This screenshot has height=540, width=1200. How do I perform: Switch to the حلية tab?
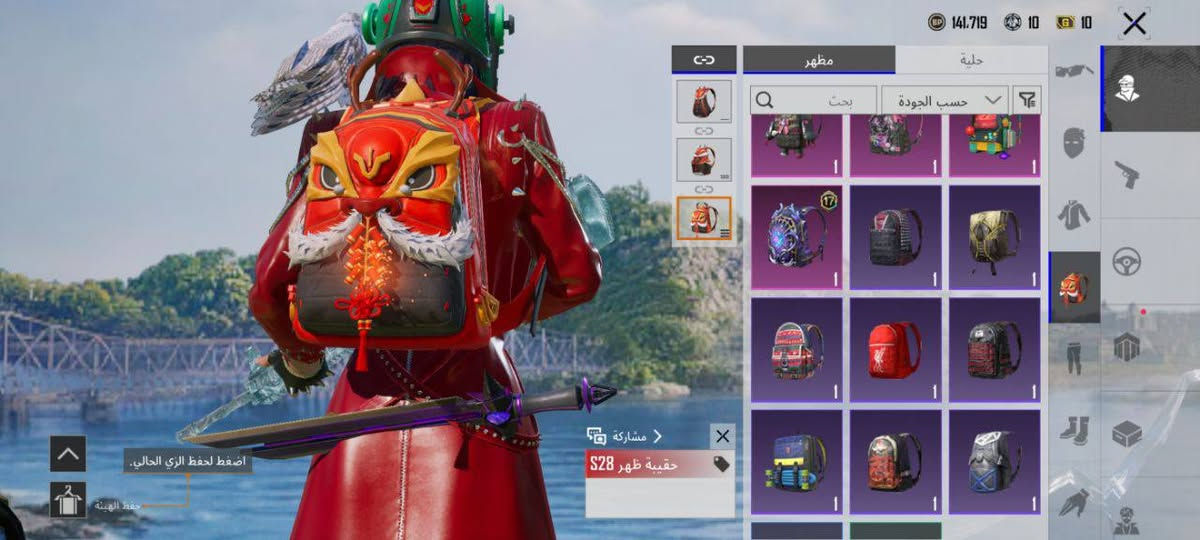(x=971, y=60)
